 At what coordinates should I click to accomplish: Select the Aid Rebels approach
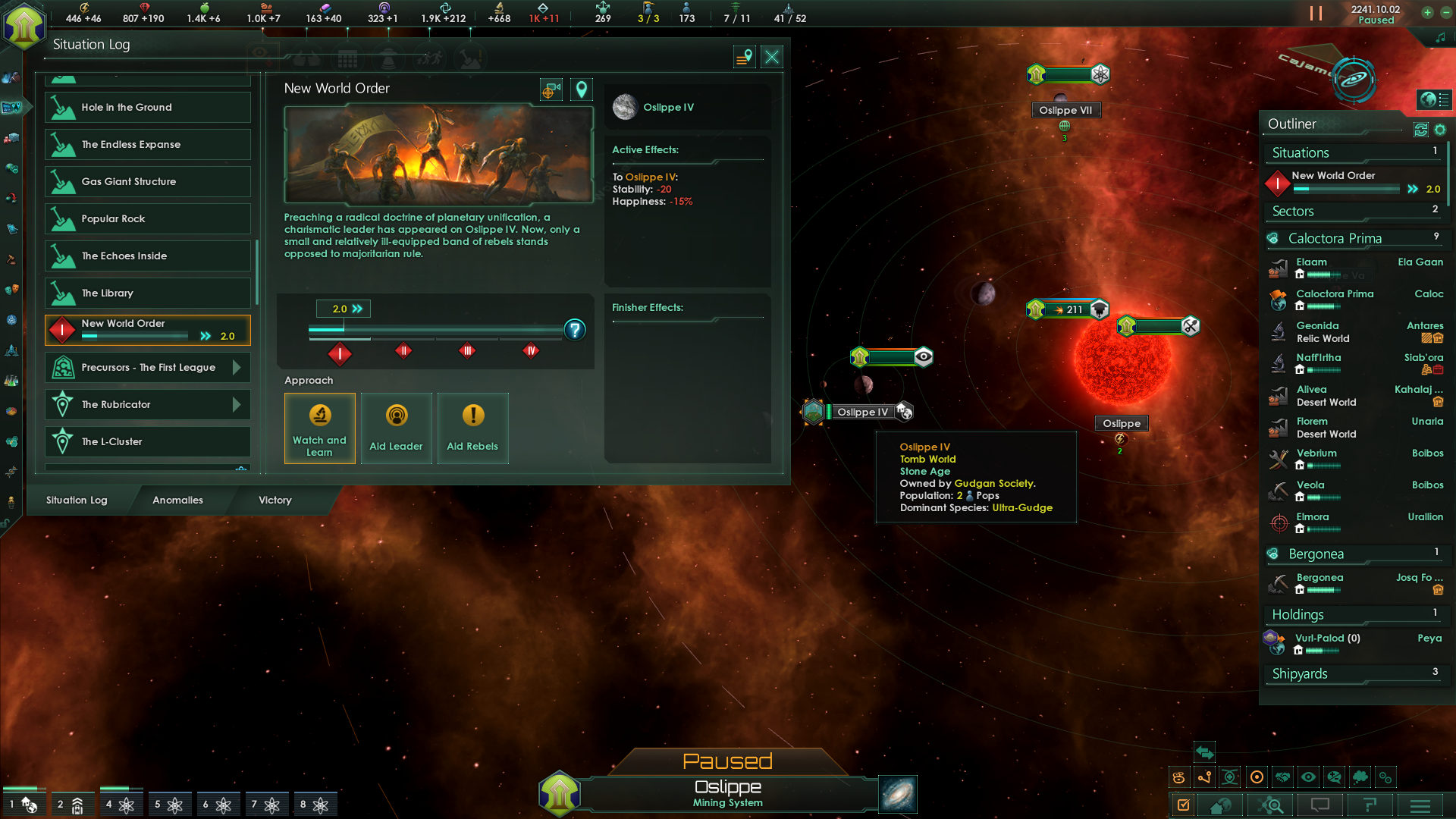pyautogui.click(x=472, y=428)
